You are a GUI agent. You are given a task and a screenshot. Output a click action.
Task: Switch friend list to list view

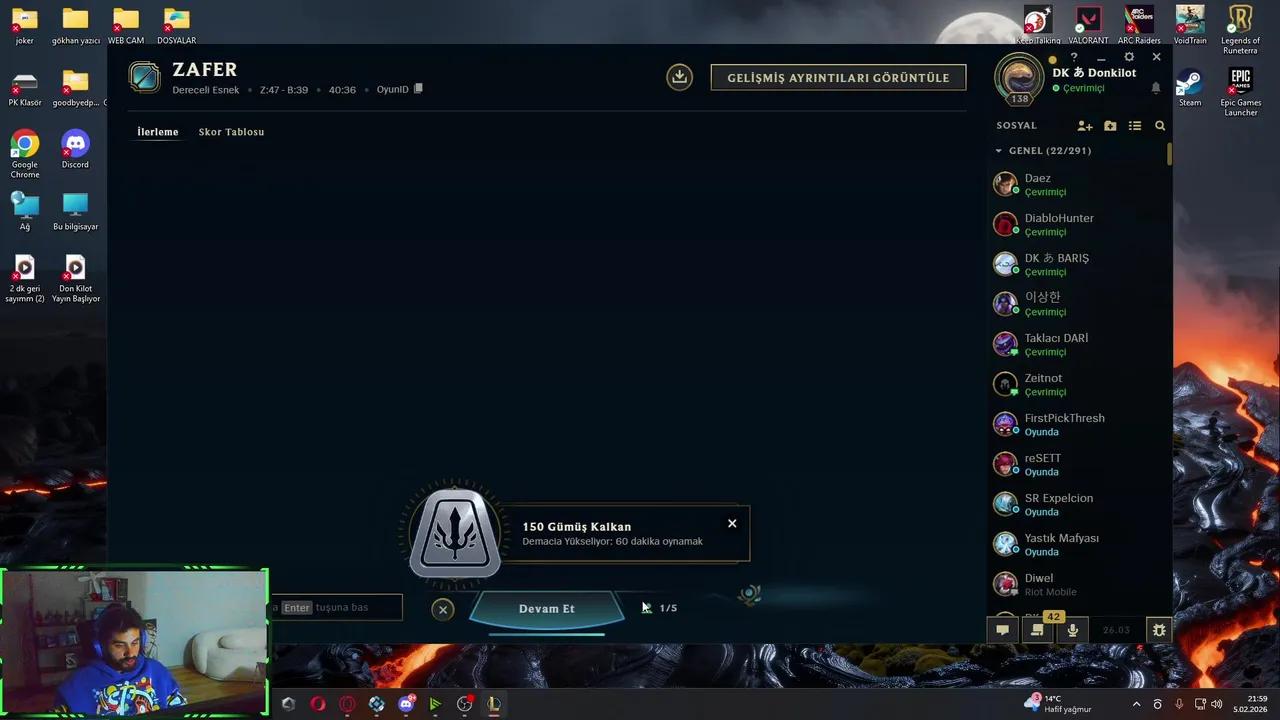tap(1135, 125)
